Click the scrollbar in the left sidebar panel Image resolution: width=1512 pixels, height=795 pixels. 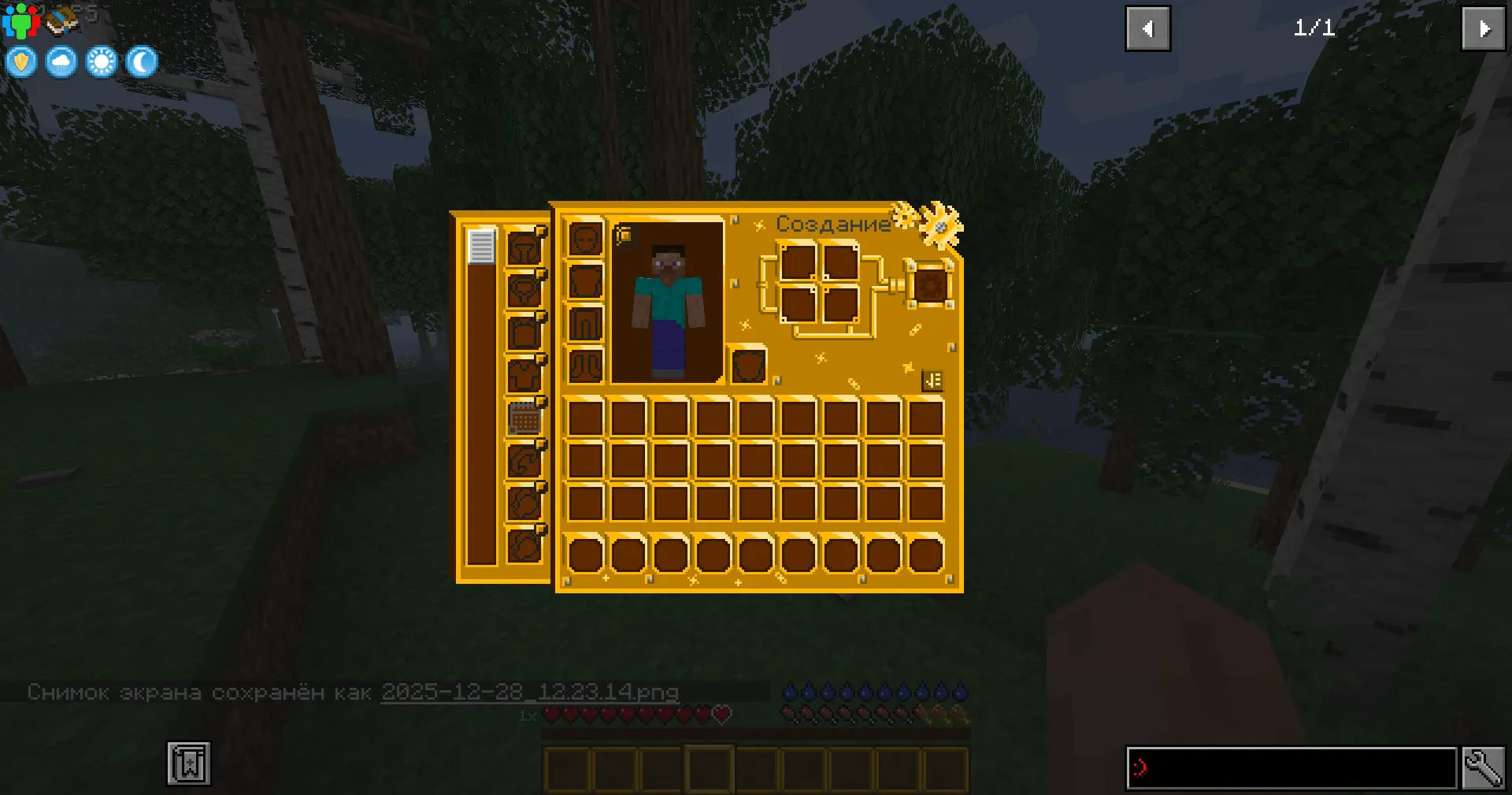[x=481, y=246]
